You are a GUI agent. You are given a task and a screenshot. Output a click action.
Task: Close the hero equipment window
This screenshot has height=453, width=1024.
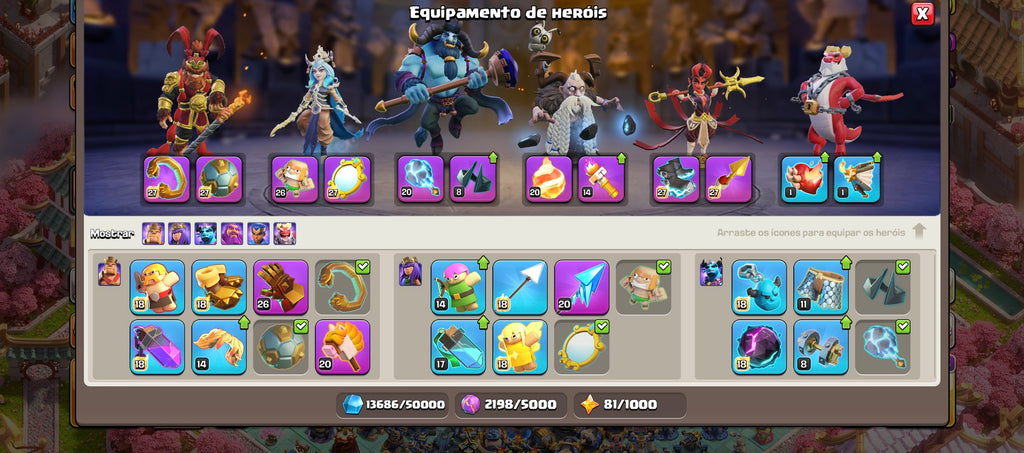coord(922,13)
